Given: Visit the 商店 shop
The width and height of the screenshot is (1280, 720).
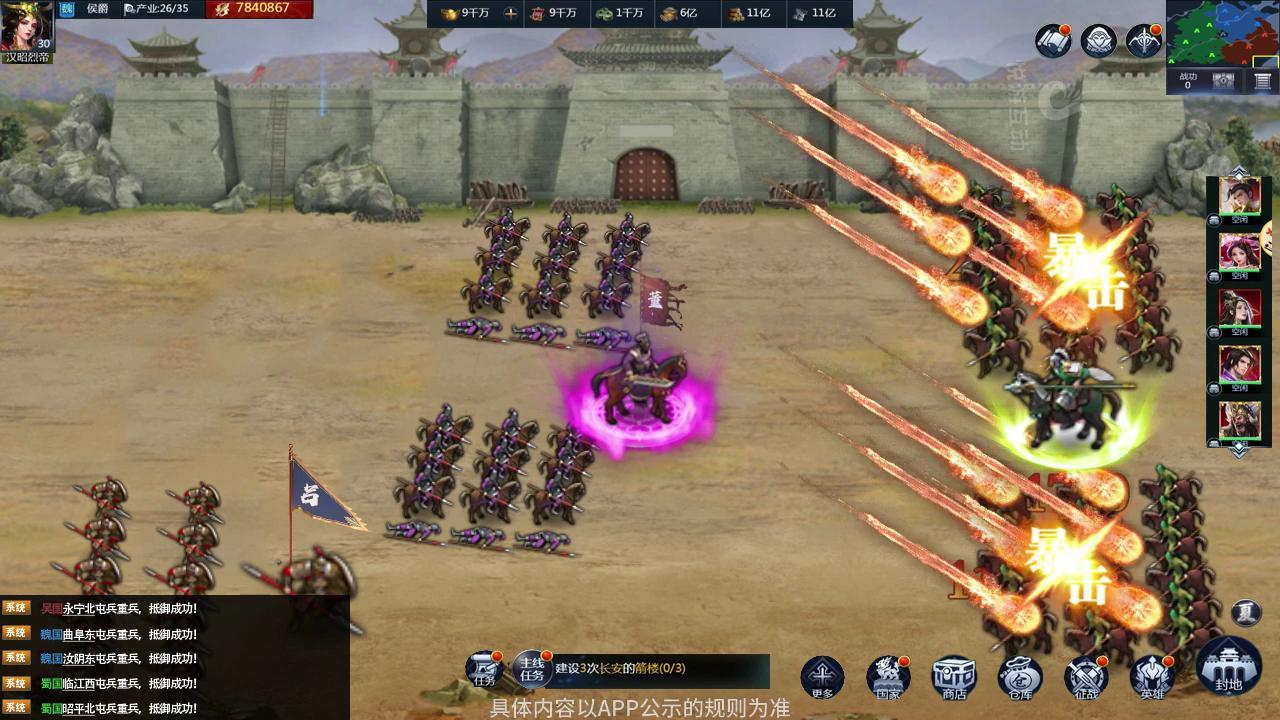Looking at the screenshot, I should coord(953,676).
